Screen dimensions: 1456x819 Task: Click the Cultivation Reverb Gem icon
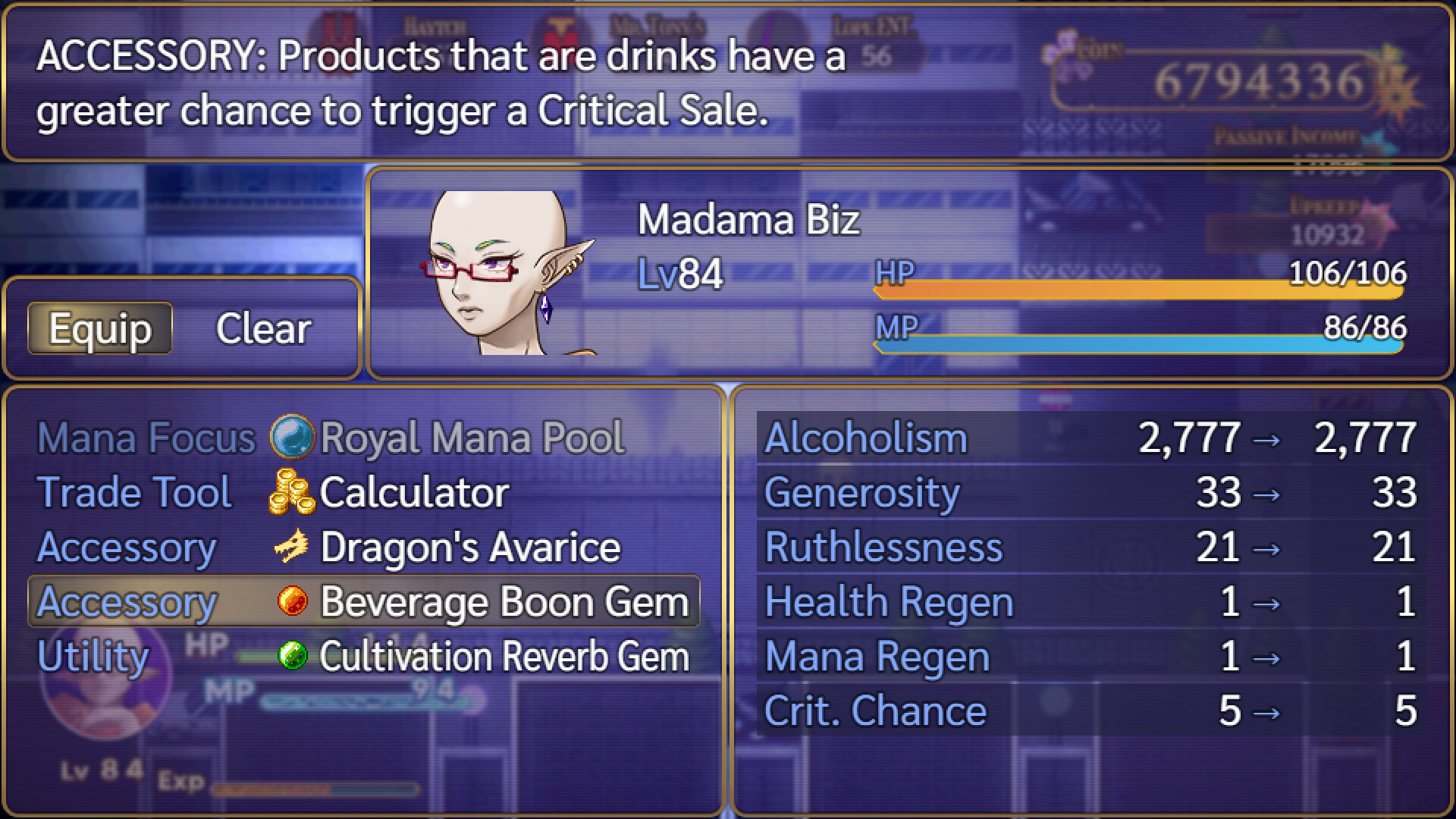pyautogui.click(x=291, y=657)
